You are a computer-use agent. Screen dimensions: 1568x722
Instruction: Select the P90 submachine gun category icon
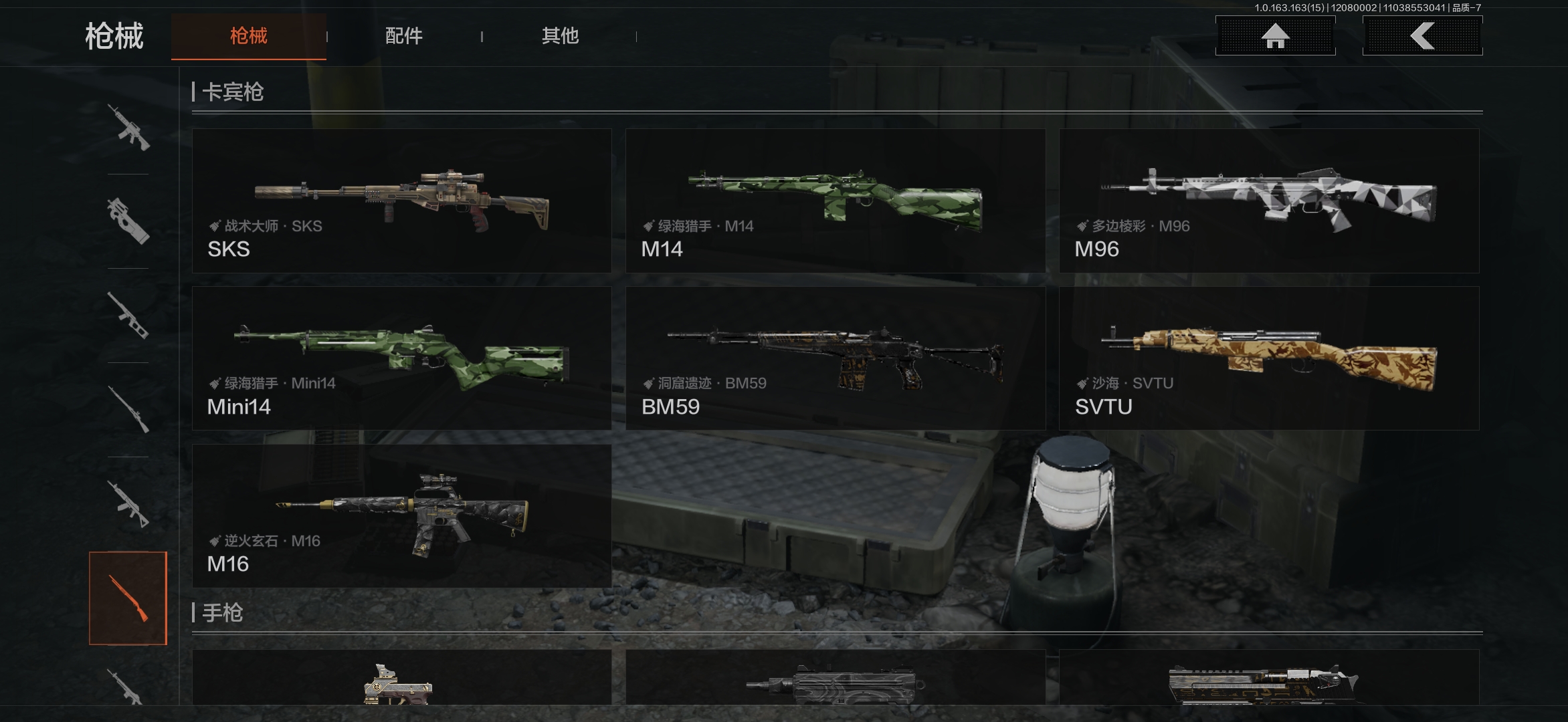click(x=128, y=221)
